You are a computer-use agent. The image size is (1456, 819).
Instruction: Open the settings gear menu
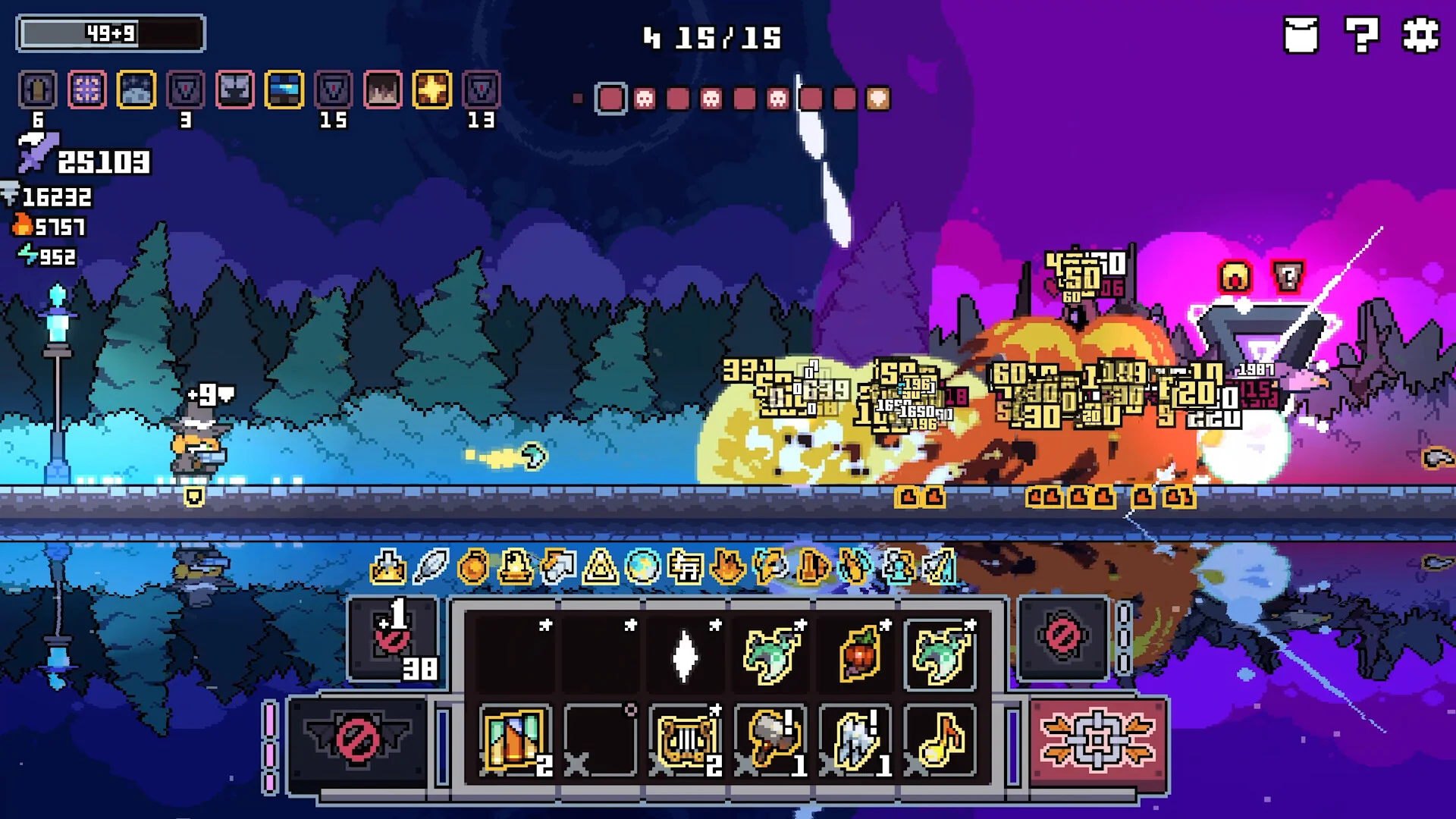pos(1420,35)
